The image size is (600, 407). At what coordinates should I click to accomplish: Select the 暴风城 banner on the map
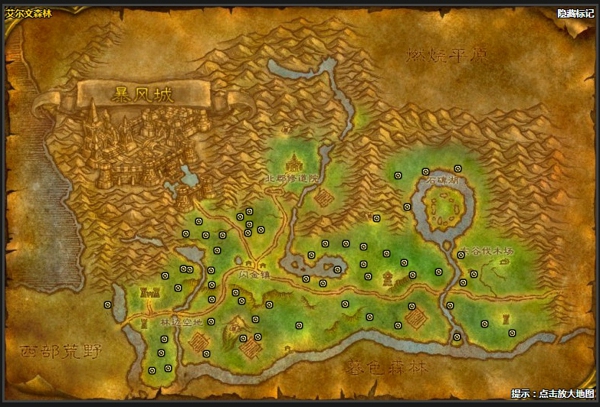[x=141, y=94]
